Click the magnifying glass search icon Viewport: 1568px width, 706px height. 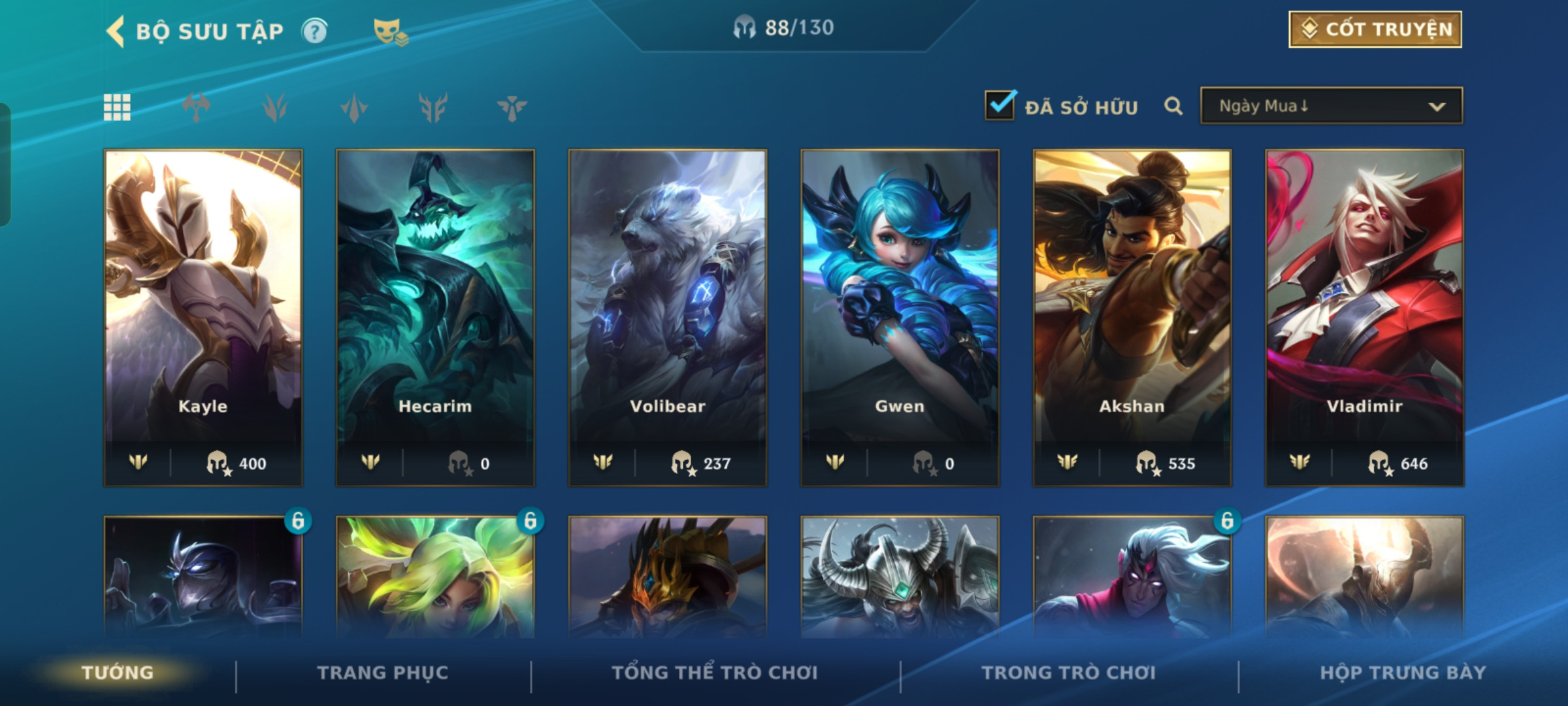1173,106
